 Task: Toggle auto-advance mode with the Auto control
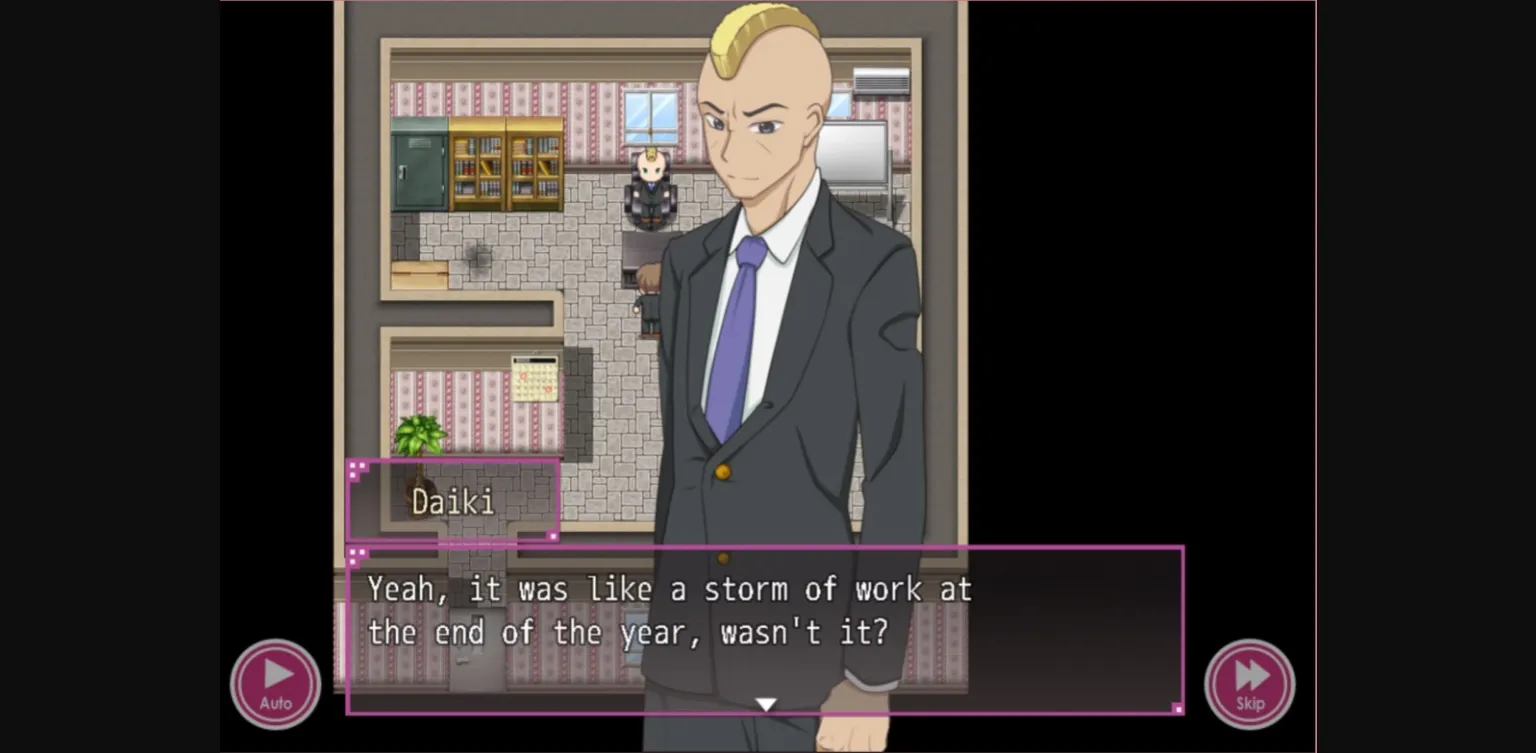(x=275, y=682)
